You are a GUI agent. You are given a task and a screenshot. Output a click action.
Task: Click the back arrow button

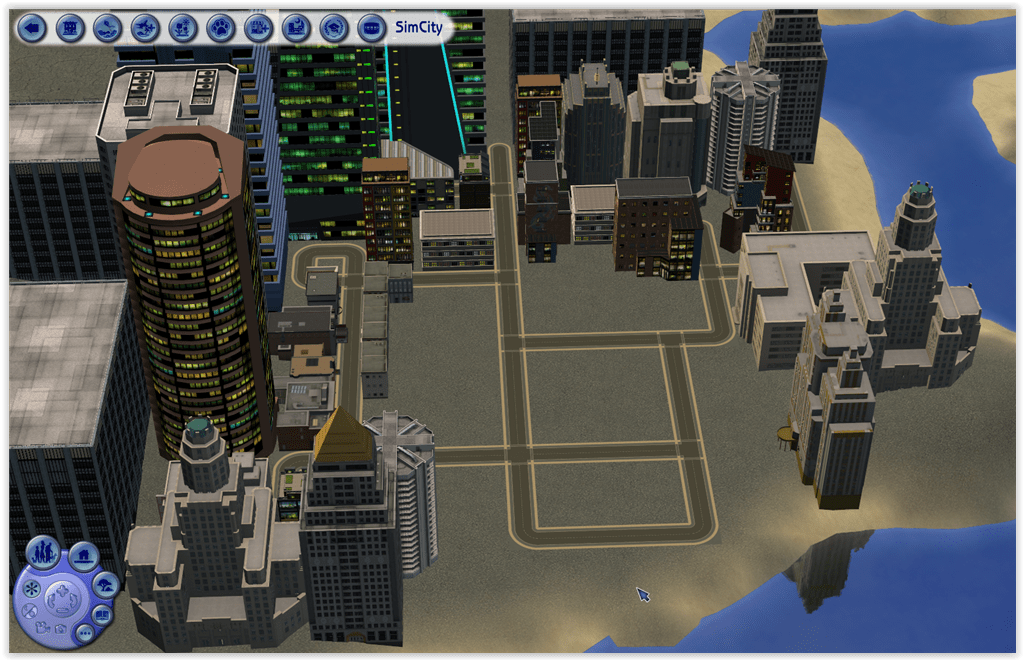coord(33,27)
